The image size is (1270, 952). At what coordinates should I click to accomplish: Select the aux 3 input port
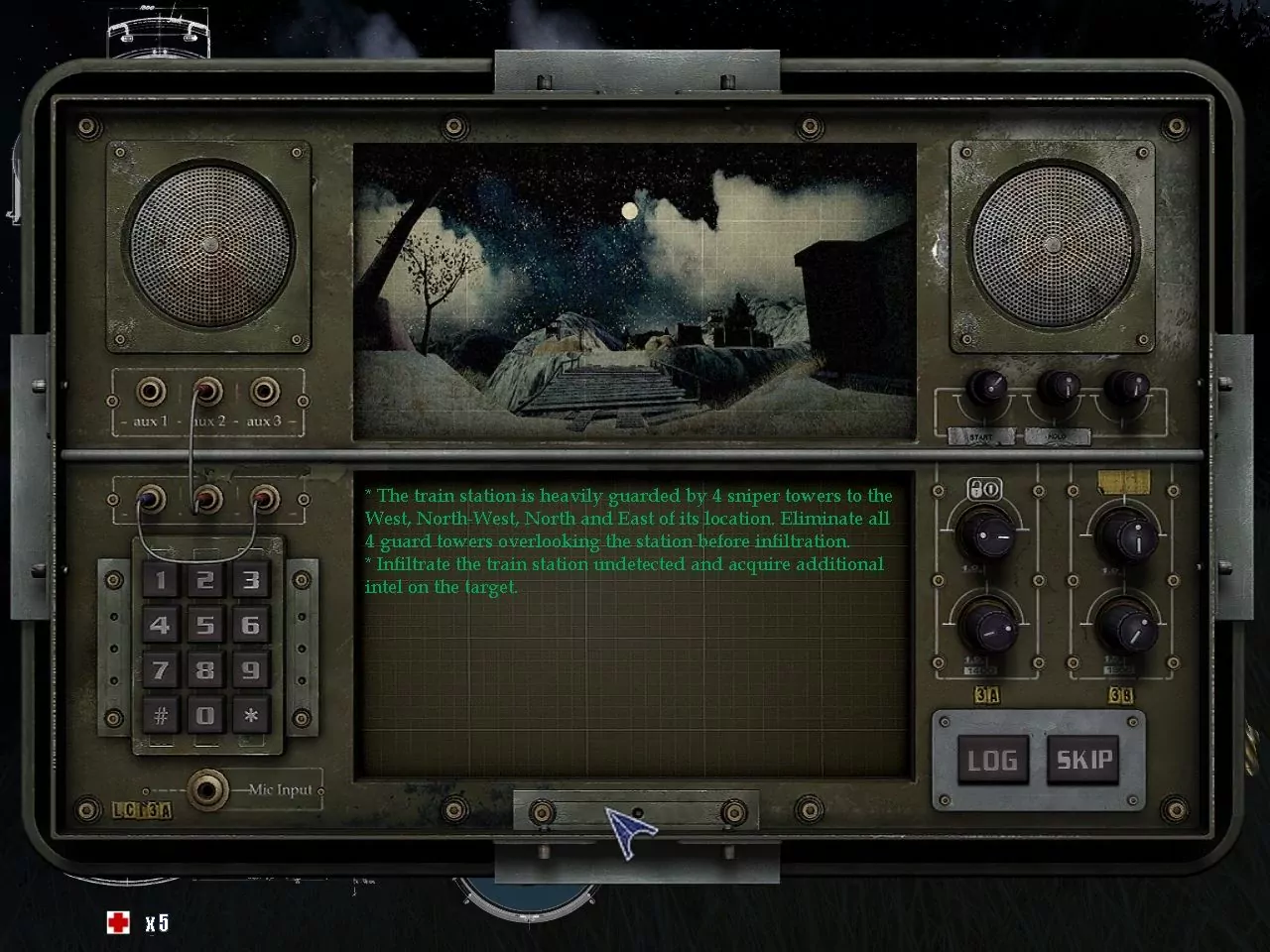(x=263, y=392)
